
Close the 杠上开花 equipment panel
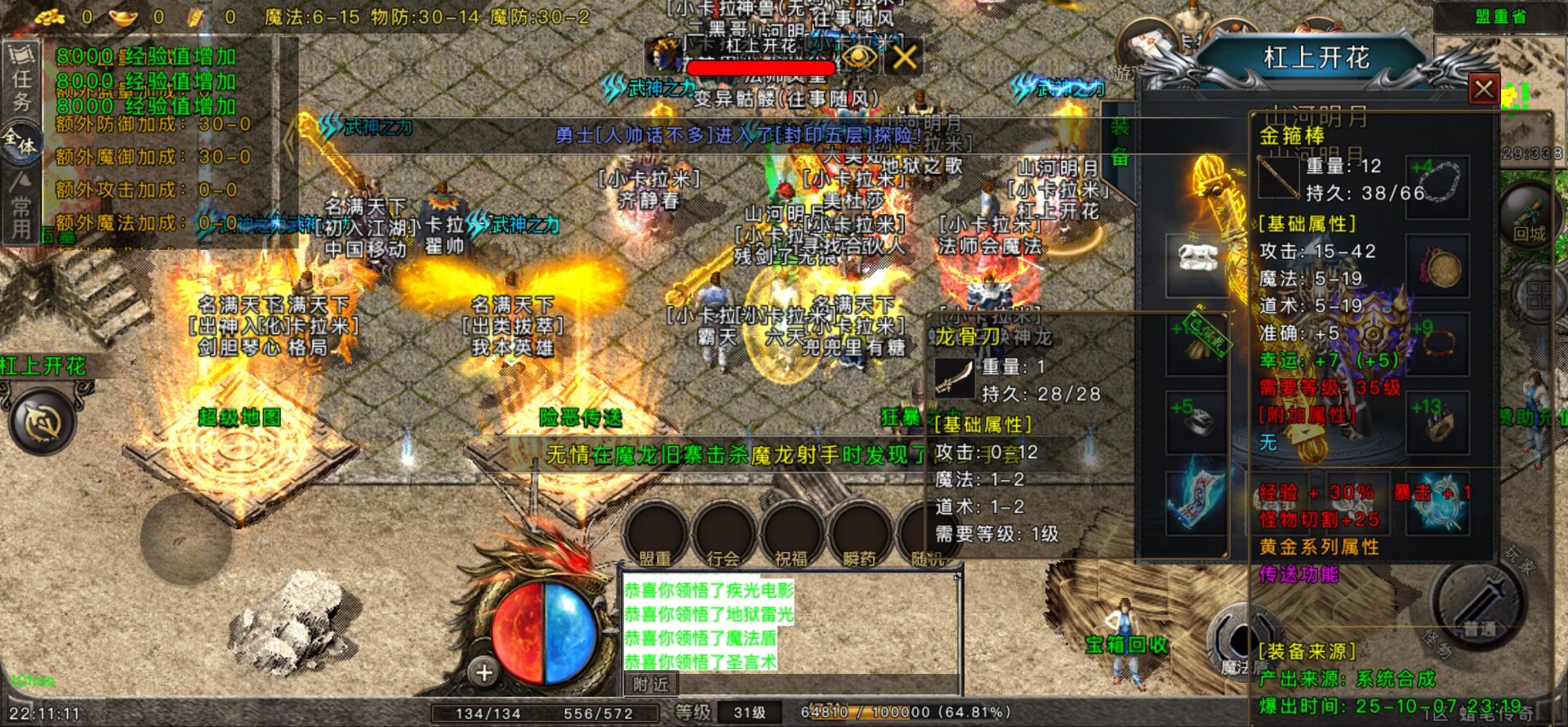(1483, 88)
